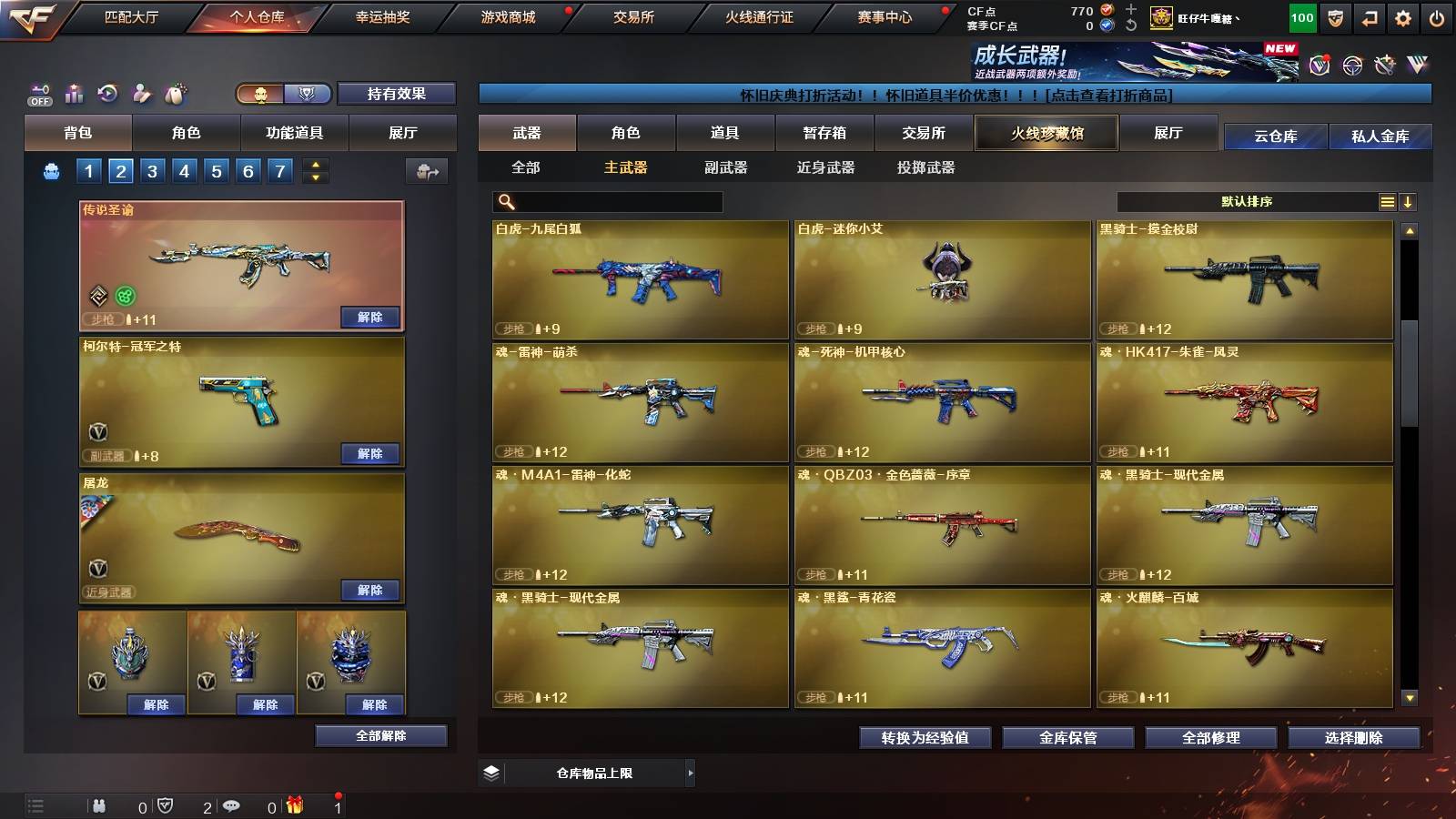Open the settings gear icon

coord(1401,18)
